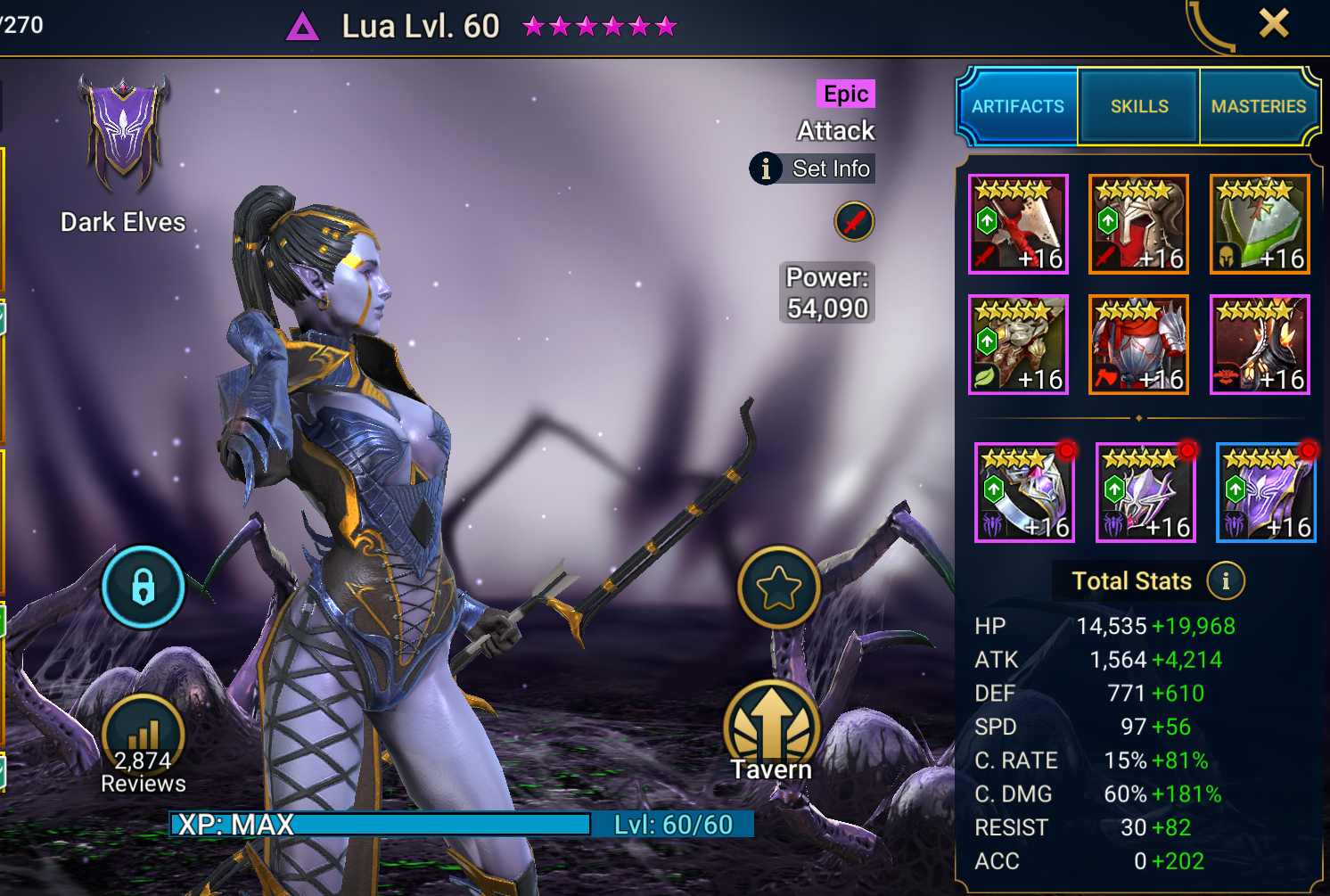Open the equipped gauntlets artifact

coord(1018,344)
